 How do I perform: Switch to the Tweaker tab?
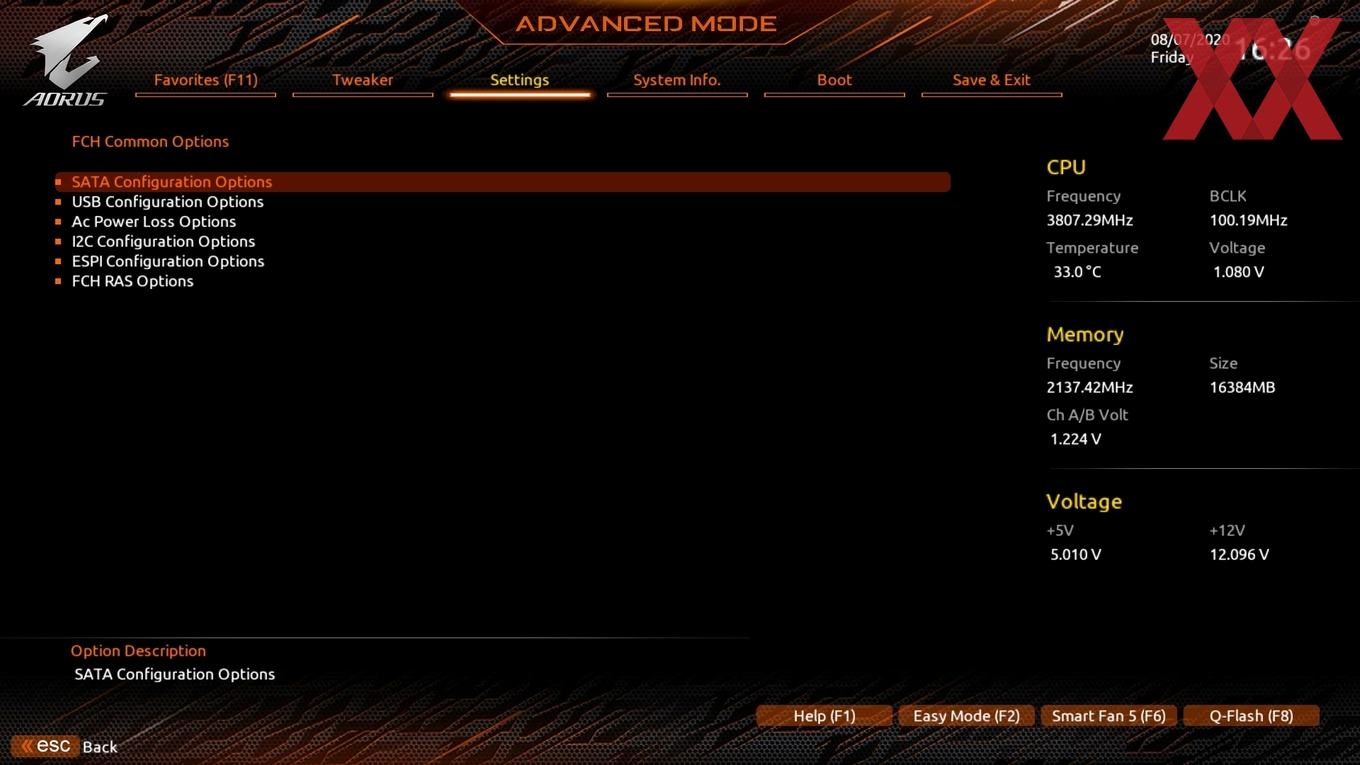(x=362, y=80)
